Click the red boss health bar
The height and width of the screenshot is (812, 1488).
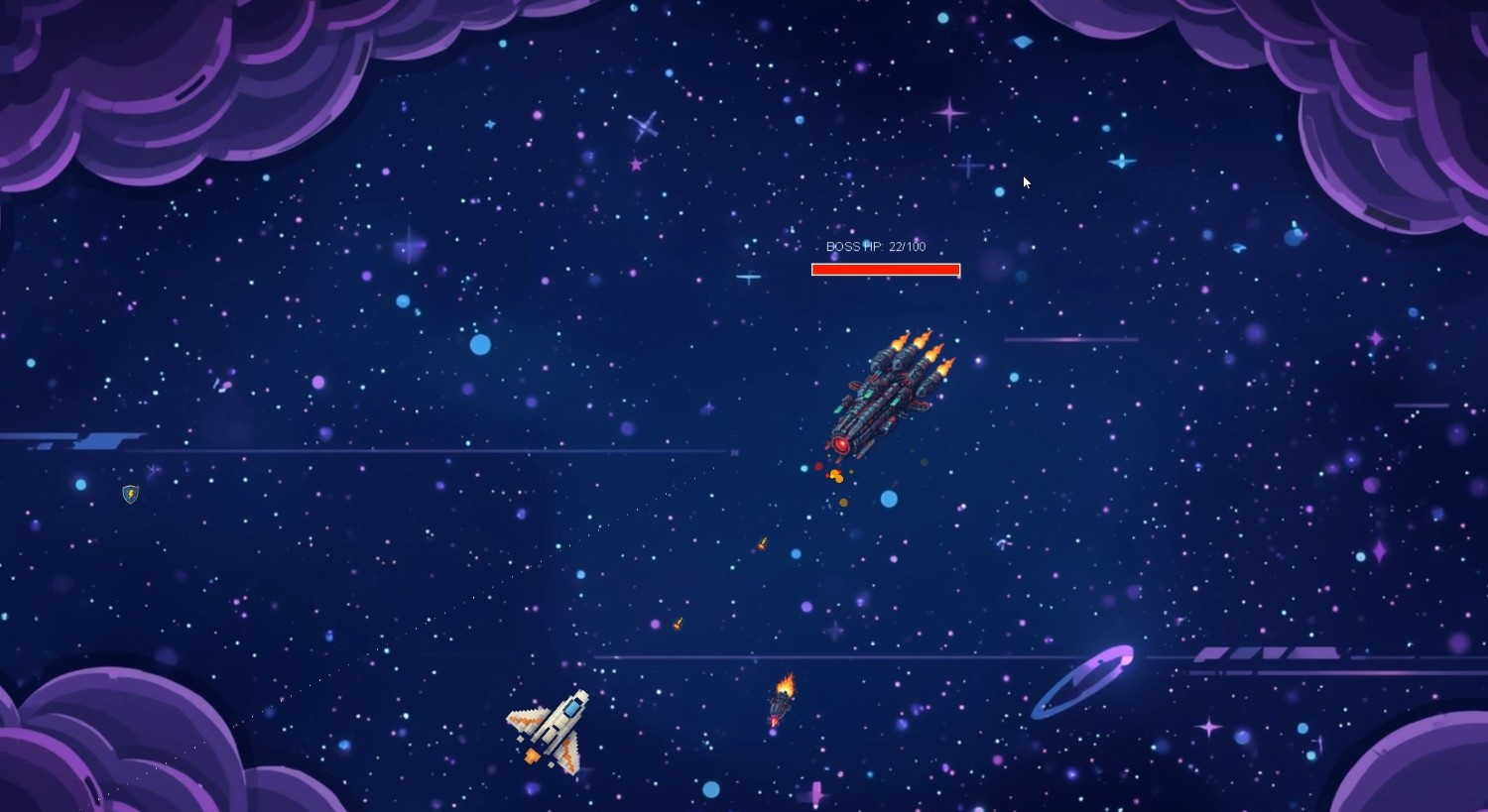(886, 269)
